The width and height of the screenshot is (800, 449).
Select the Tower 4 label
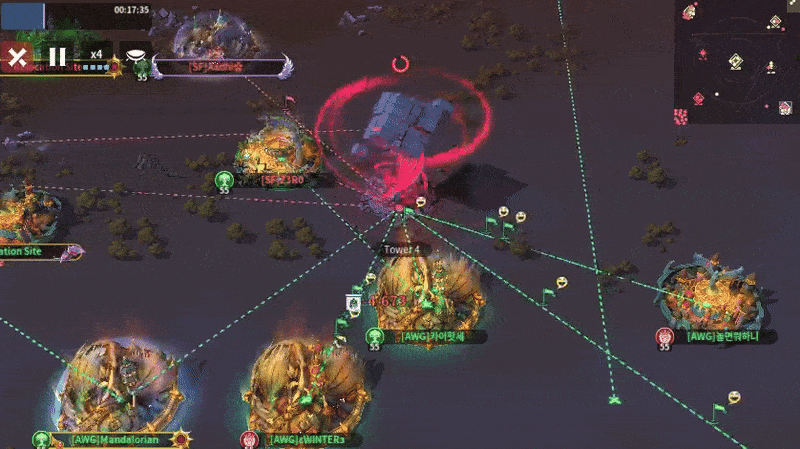coord(401,249)
